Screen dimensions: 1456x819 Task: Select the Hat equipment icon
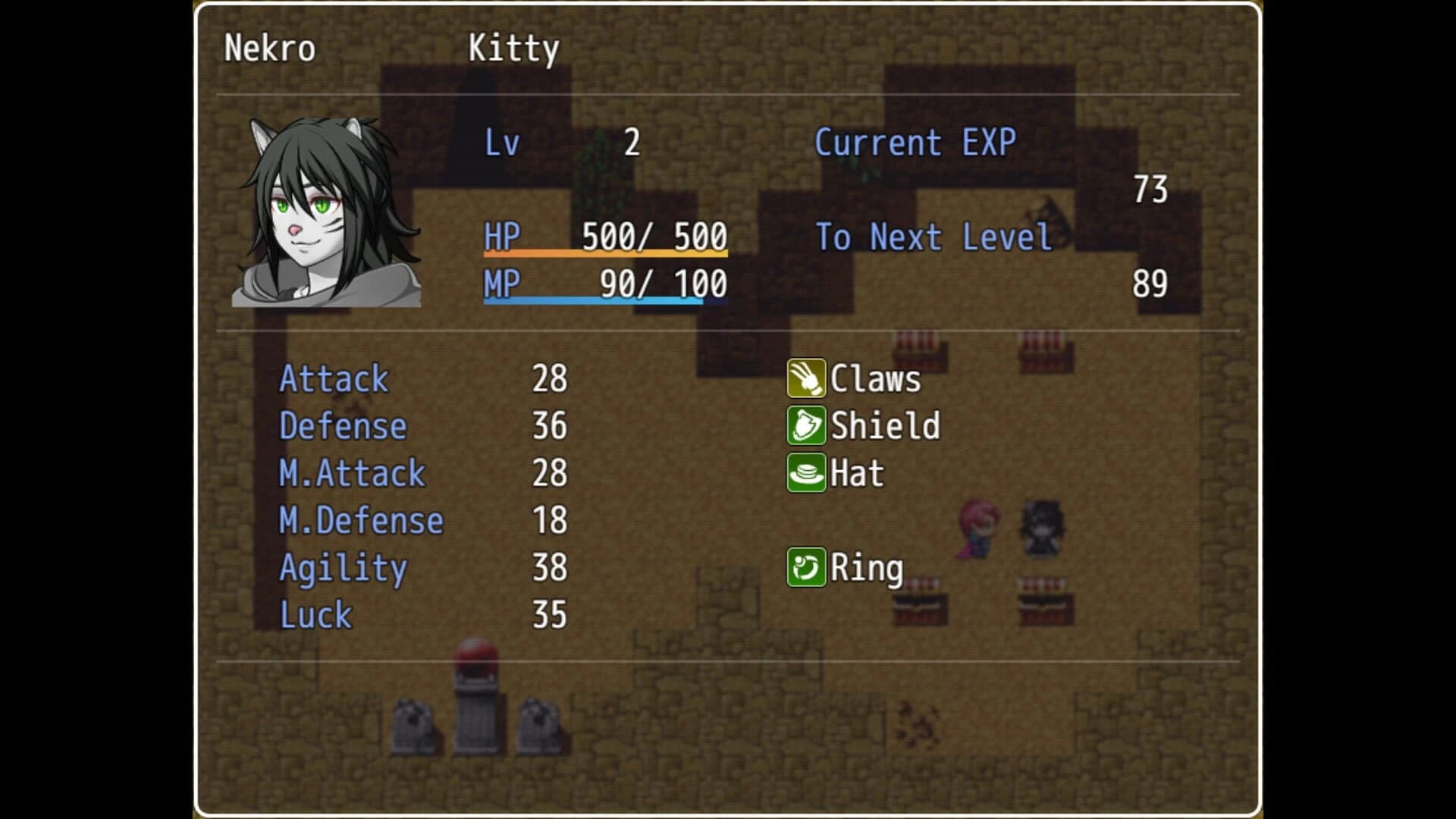(x=807, y=473)
